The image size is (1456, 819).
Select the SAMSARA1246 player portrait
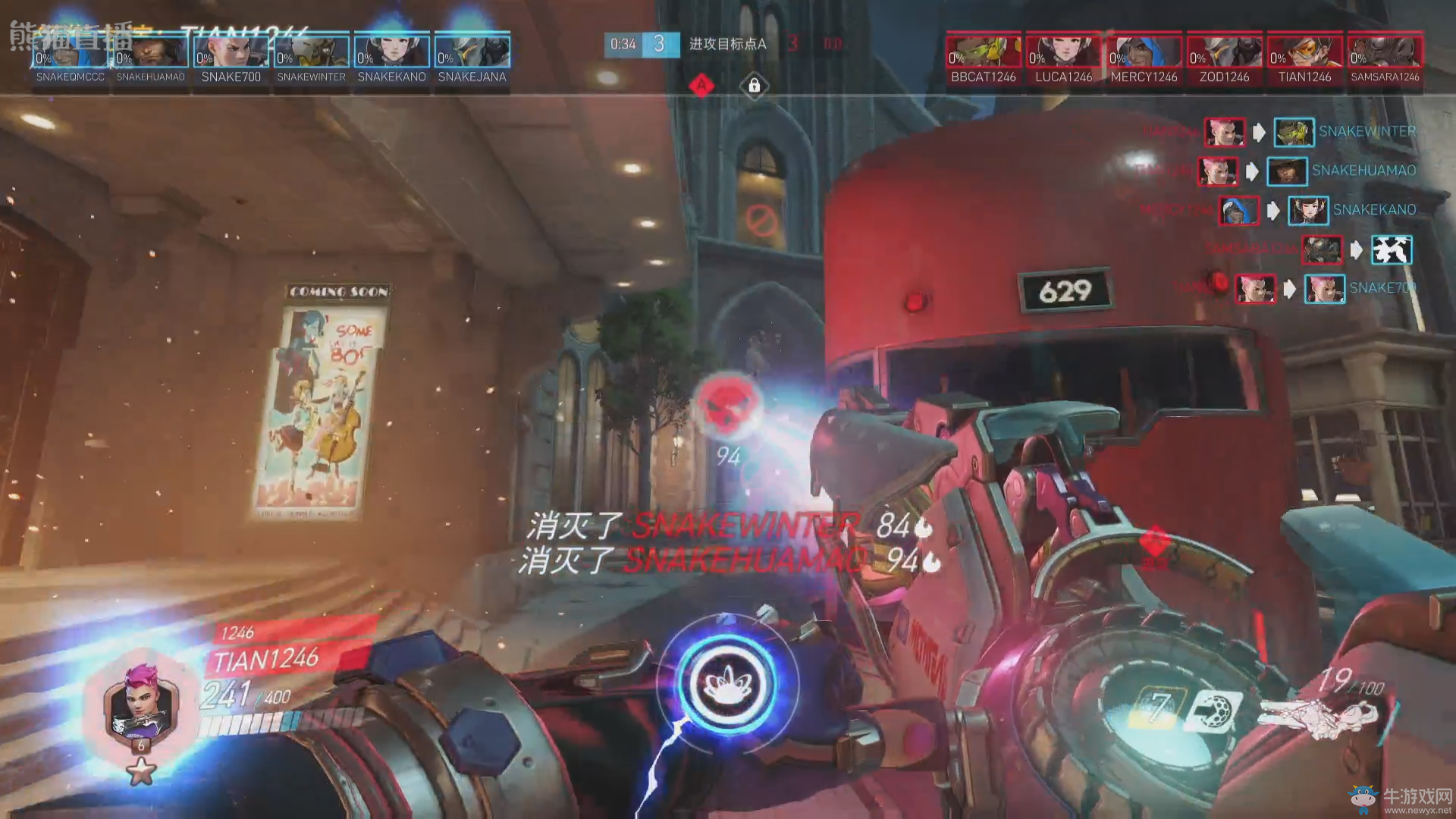pyautogui.click(x=1385, y=51)
